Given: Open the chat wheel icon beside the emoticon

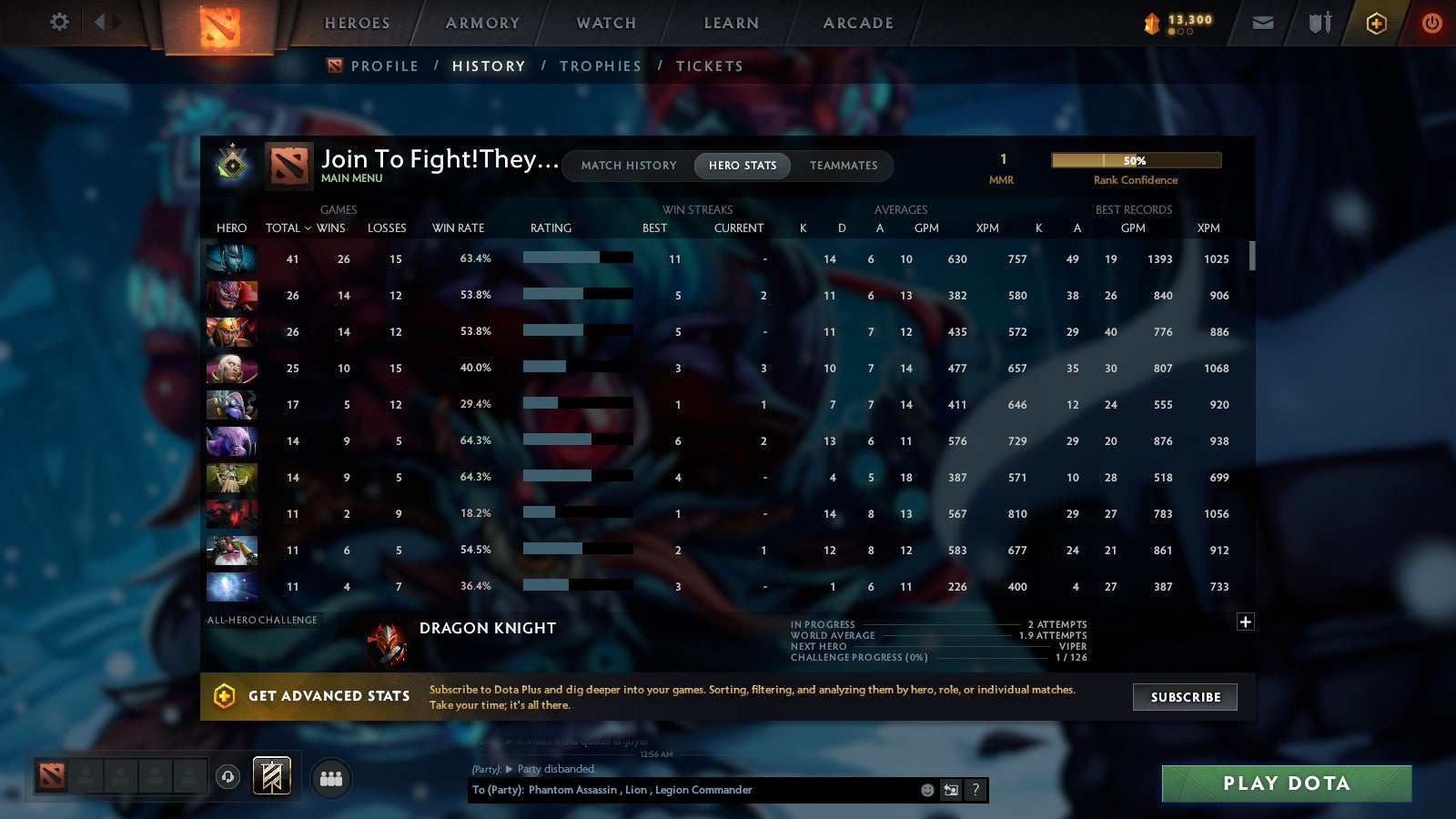Looking at the screenshot, I should [x=949, y=790].
